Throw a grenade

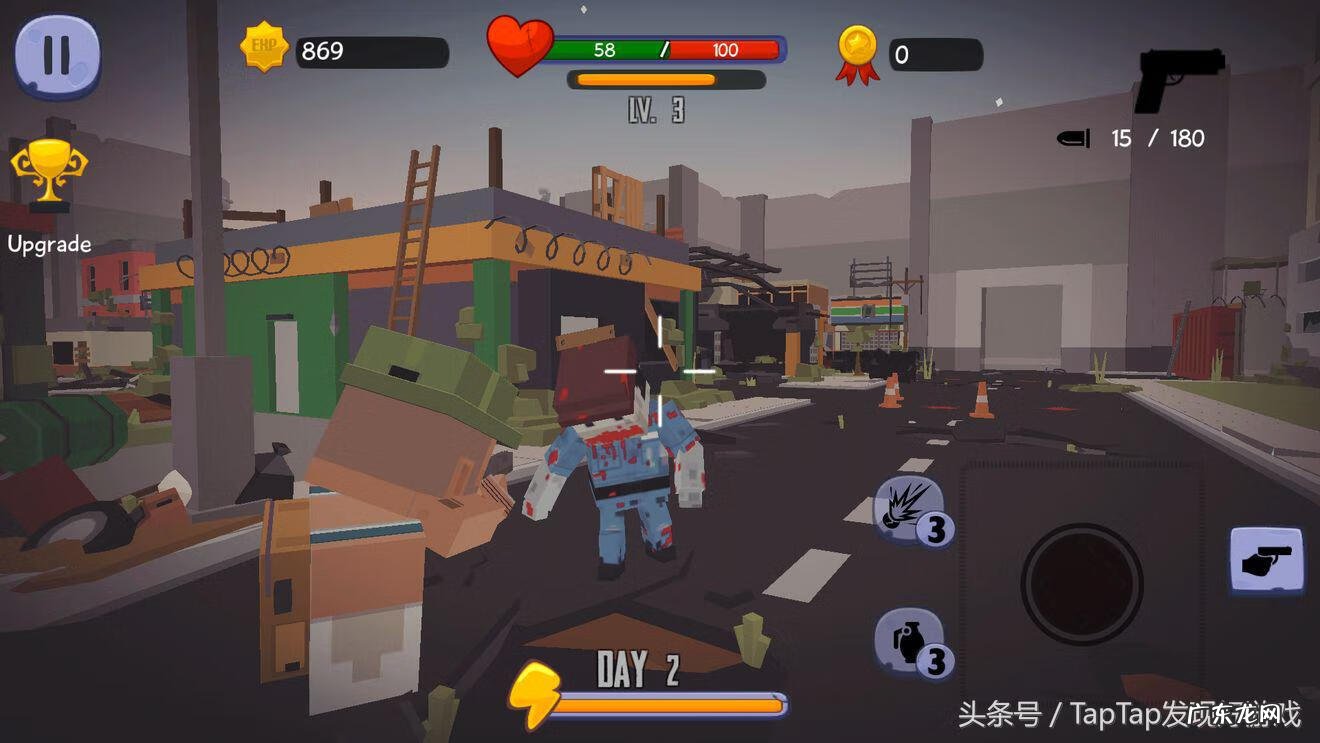tap(909, 641)
